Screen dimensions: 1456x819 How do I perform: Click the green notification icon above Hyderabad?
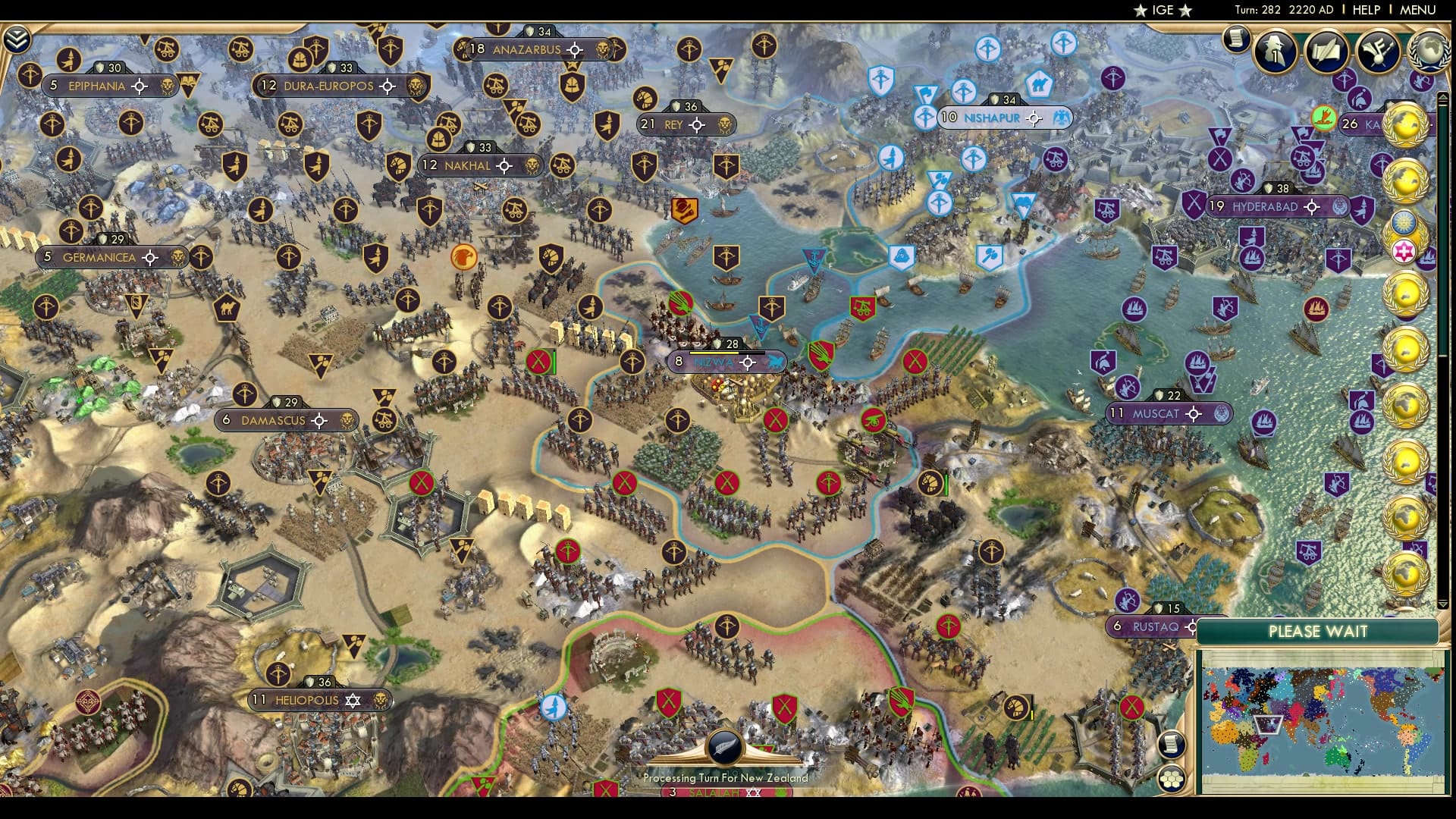click(1322, 118)
